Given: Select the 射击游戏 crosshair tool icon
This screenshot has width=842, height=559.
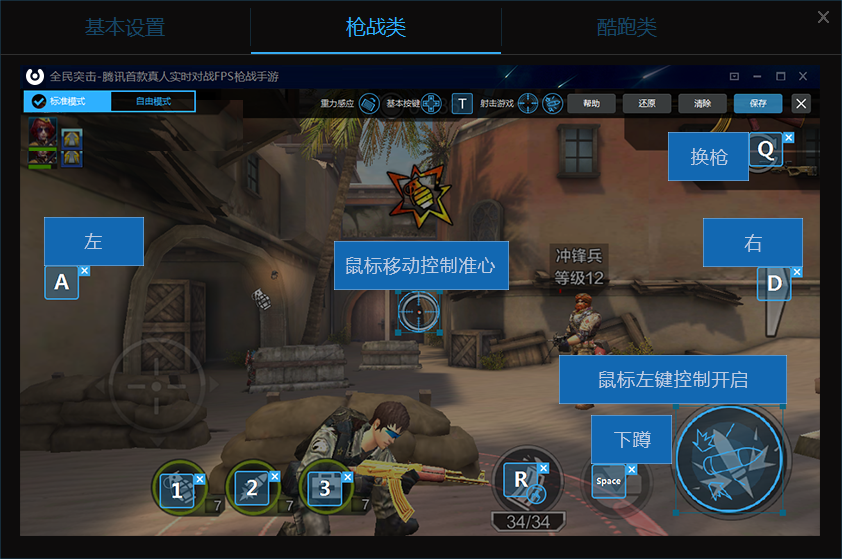Looking at the screenshot, I should [x=528, y=103].
